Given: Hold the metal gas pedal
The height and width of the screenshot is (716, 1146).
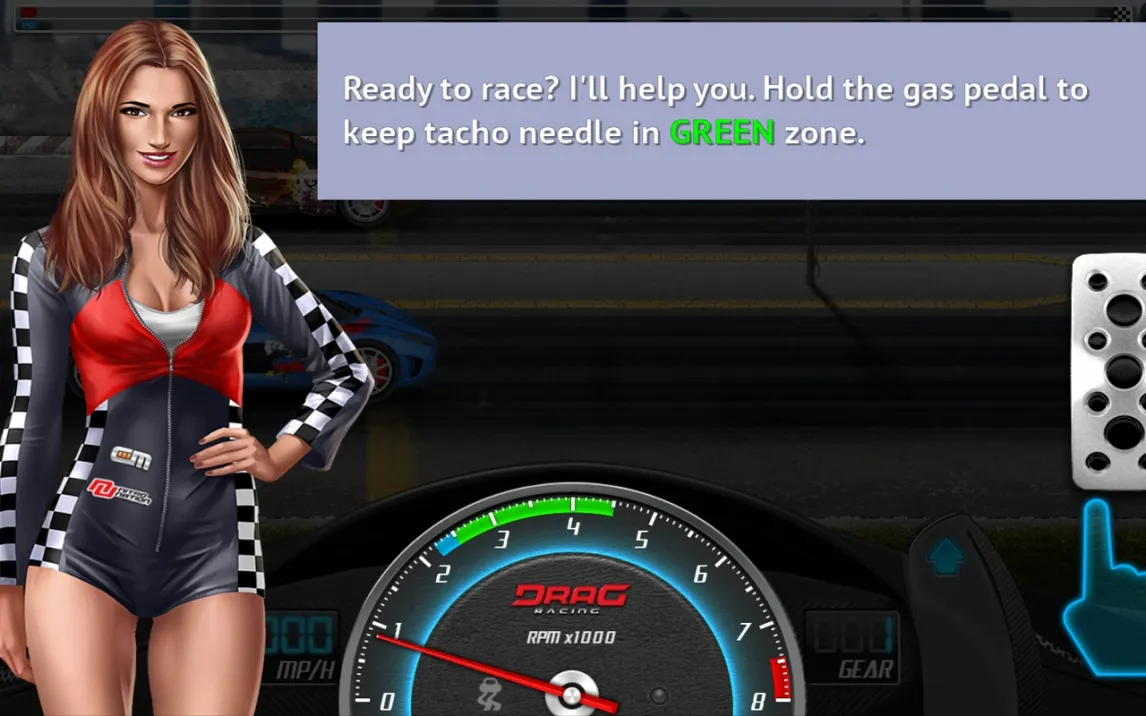Looking at the screenshot, I should click(1112, 370).
